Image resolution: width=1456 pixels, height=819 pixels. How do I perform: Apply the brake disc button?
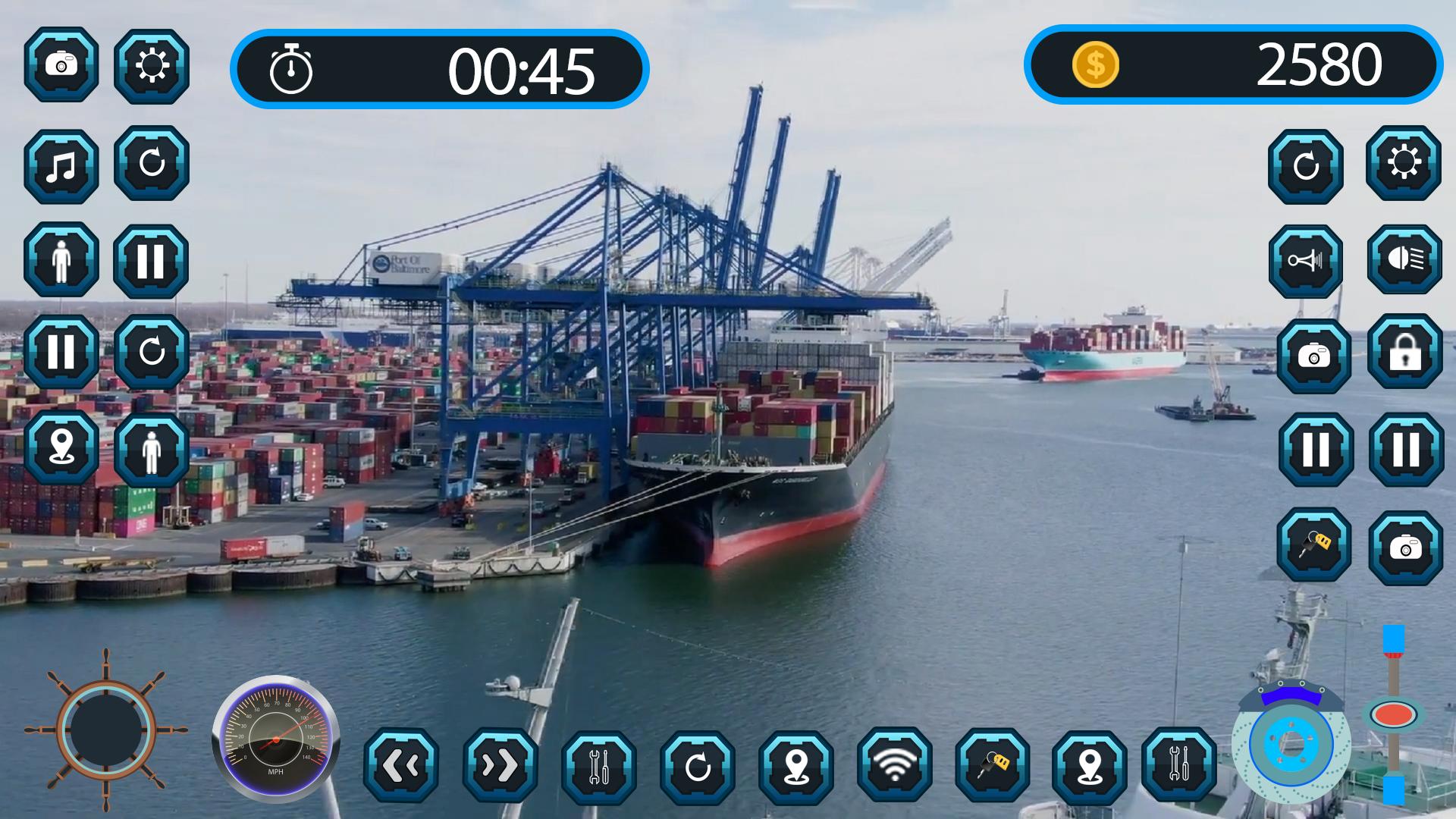[1291, 742]
